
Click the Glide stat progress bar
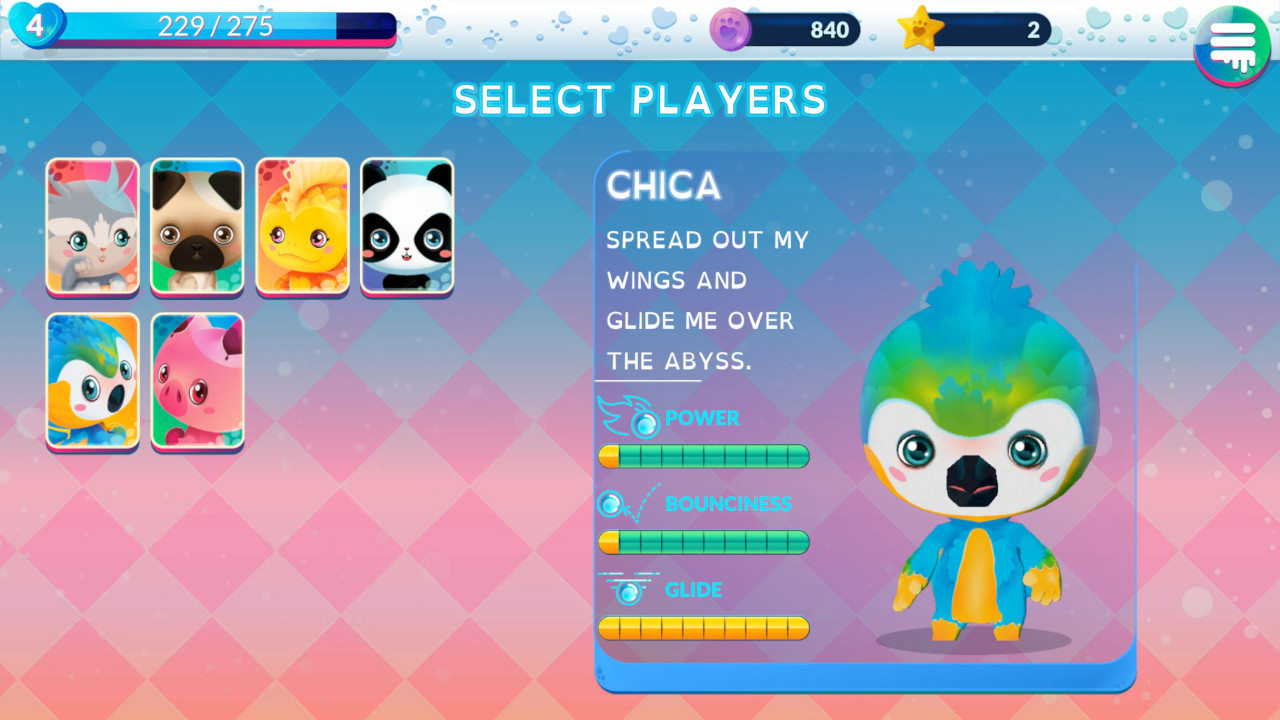pyautogui.click(x=703, y=627)
